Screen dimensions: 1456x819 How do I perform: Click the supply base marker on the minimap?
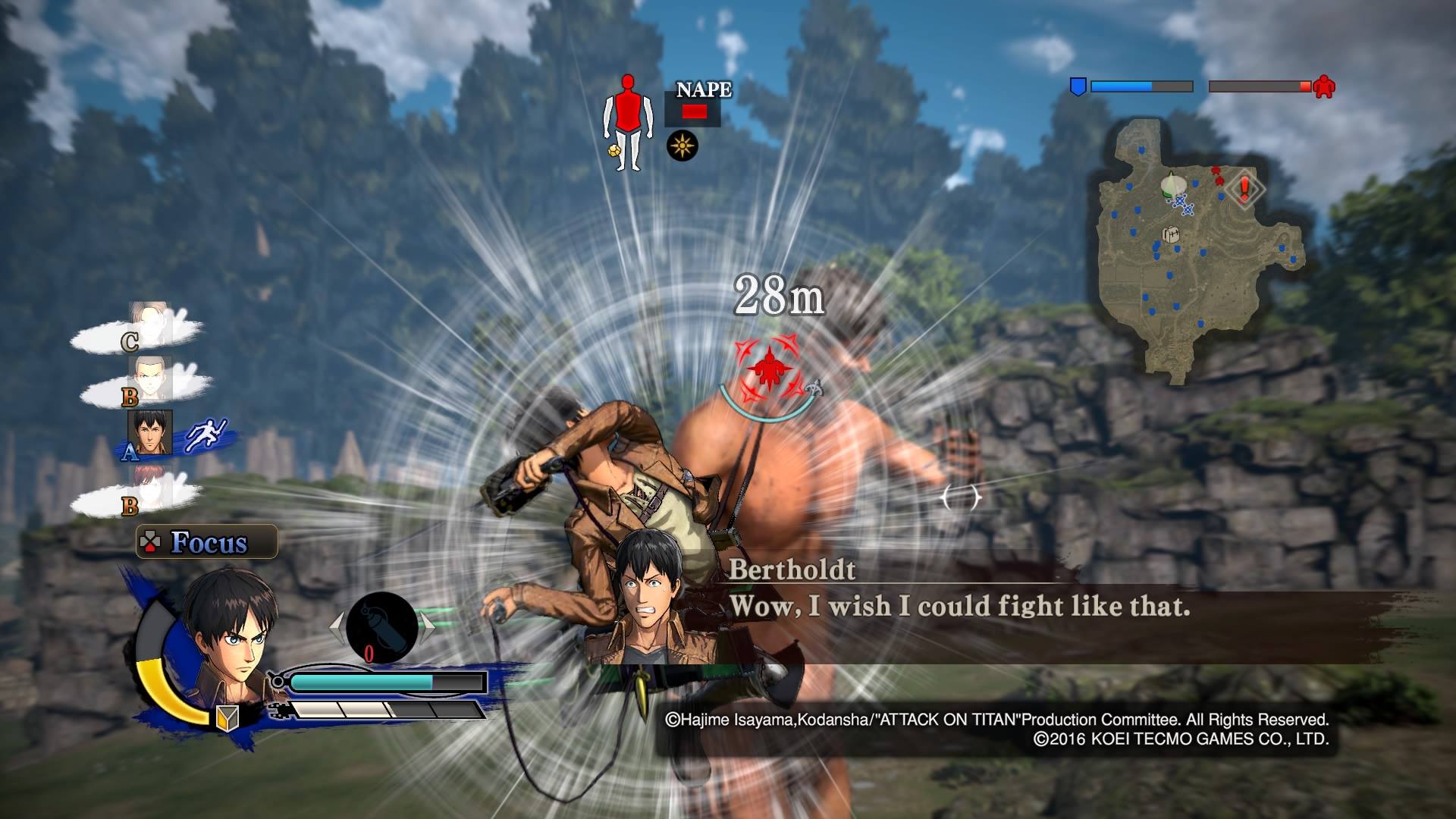click(1172, 235)
